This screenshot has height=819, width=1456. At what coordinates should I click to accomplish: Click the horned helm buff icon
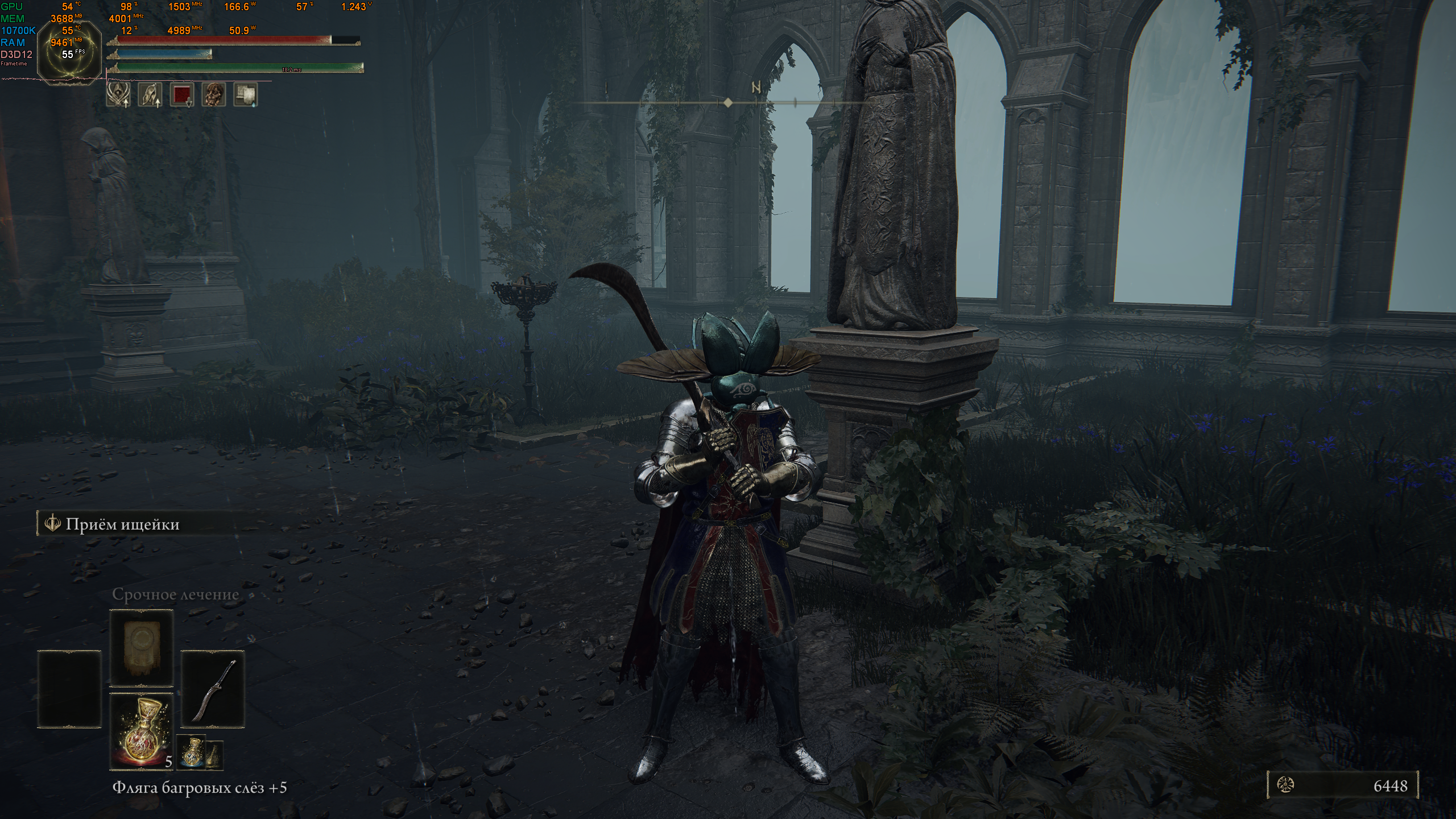[x=118, y=94]
